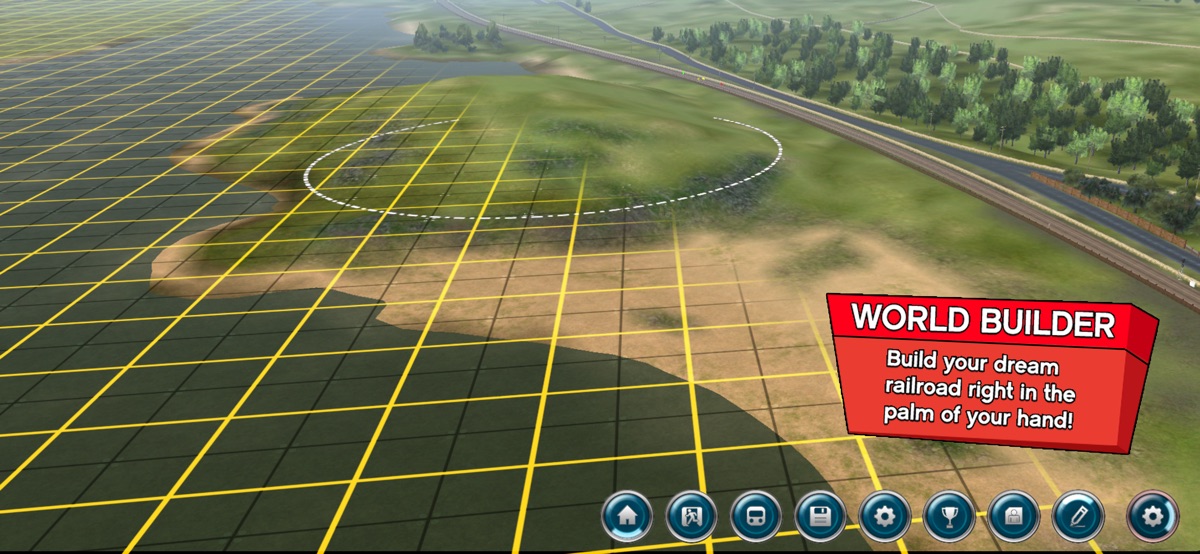
Task: Choose the padlock icon button
Action: [x=1014, y=517]
